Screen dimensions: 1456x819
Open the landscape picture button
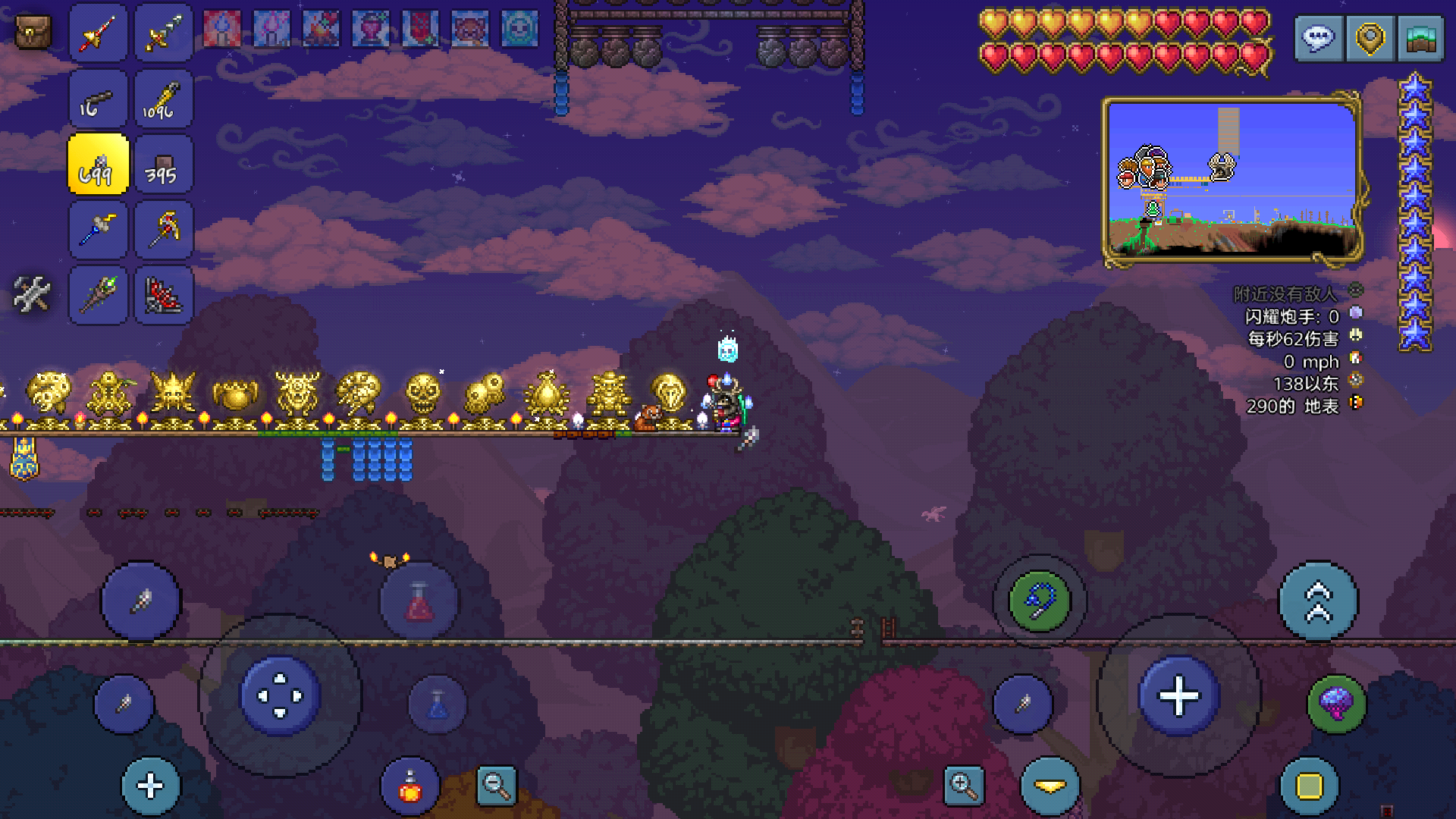1420,38
